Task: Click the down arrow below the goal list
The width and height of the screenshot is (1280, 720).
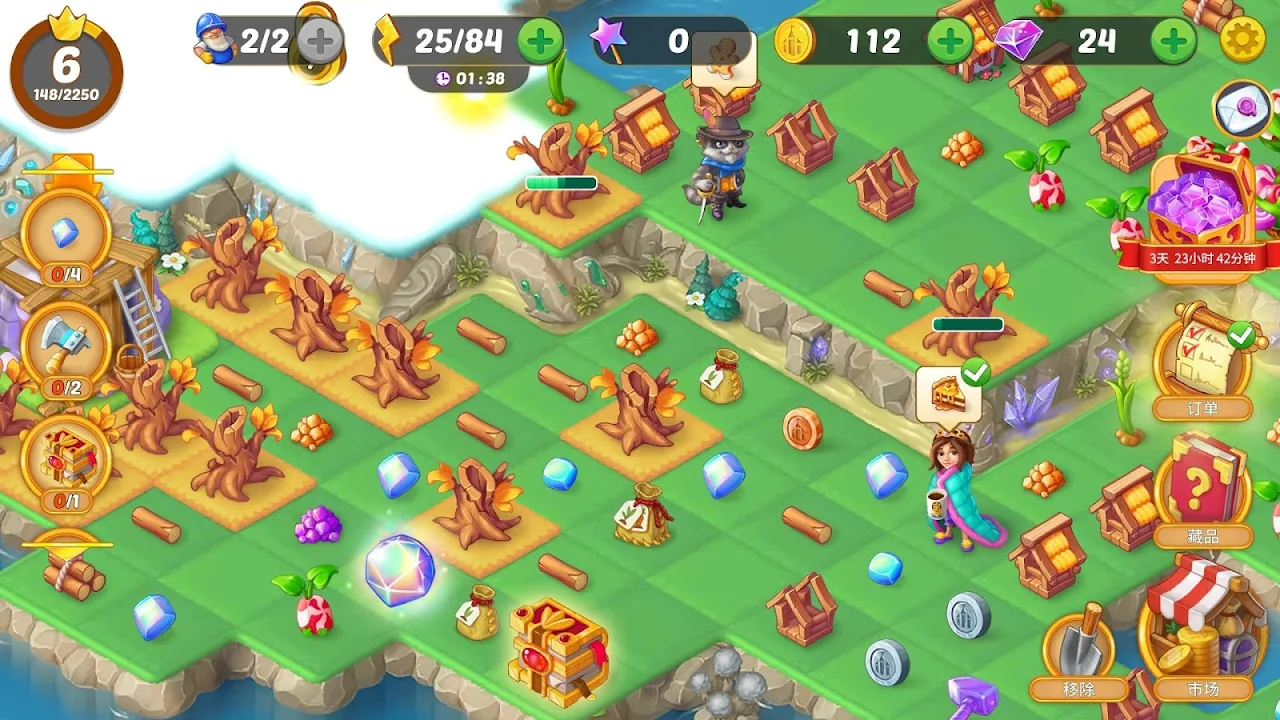Action: pos(67,545)
